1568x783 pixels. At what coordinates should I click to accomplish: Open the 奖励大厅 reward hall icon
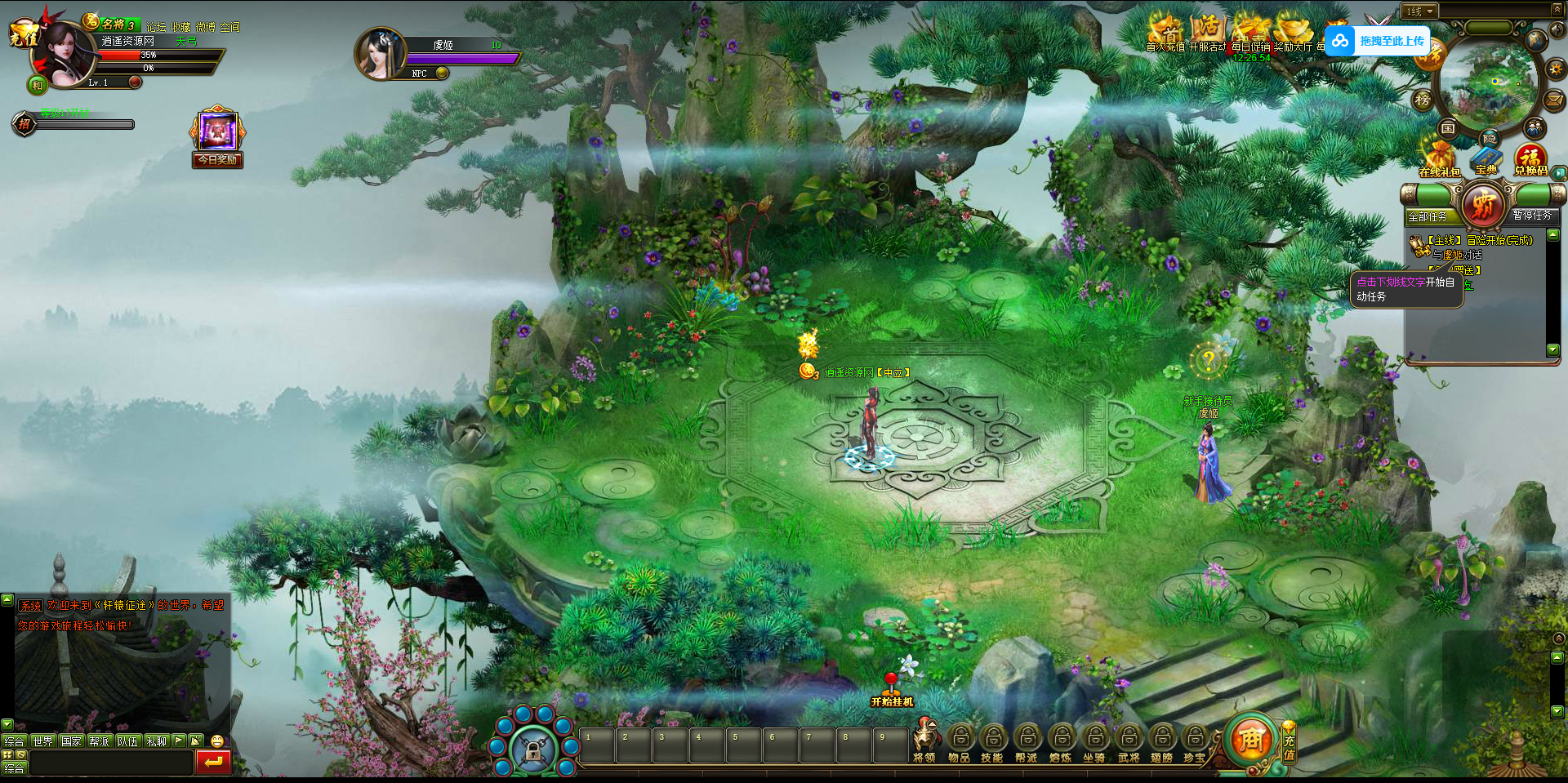click(1293, 33)
